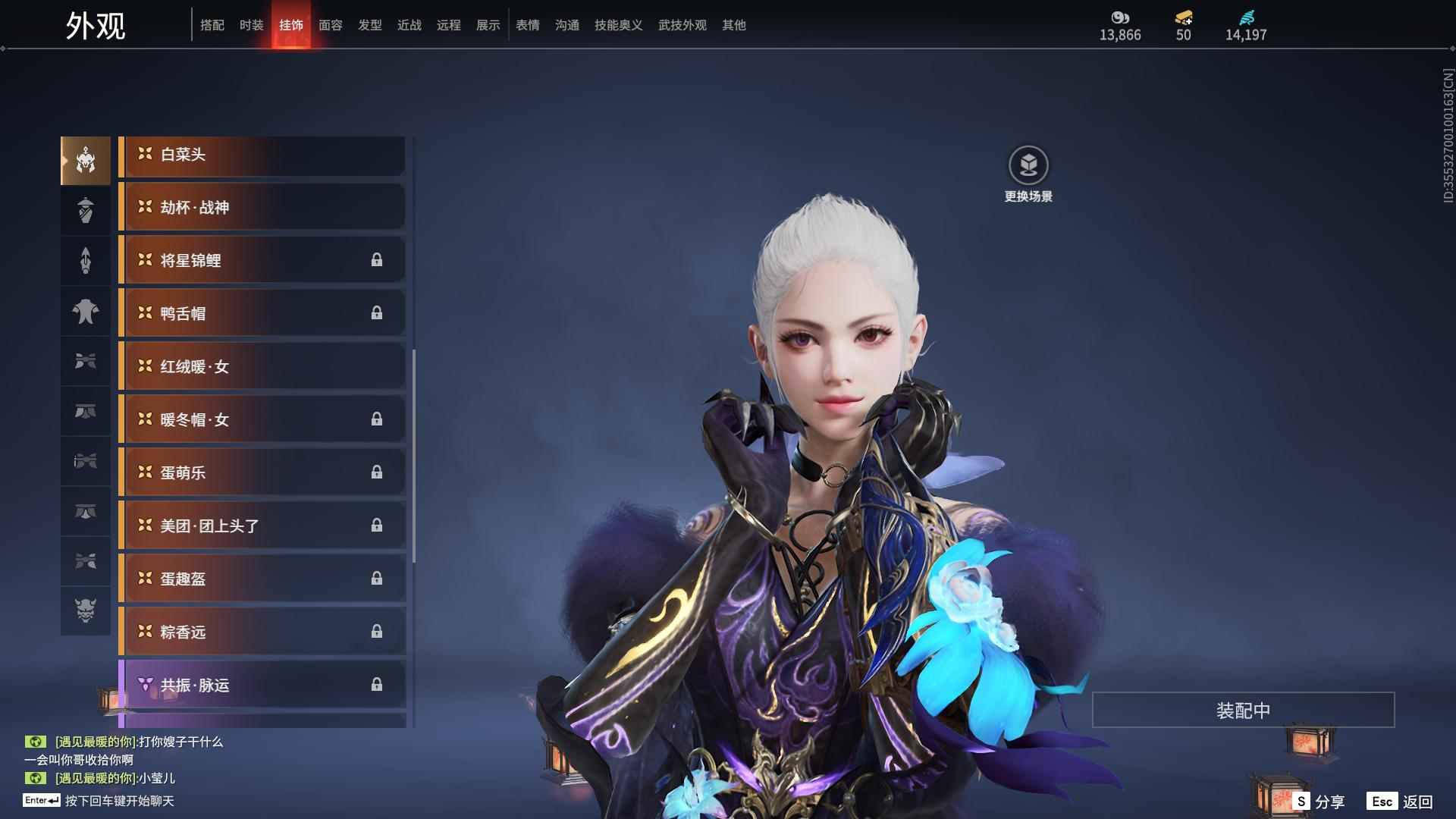This screenshot has height=819, width=1456.
Task: Click the 装配中 button
Action: click(x=1243, y=711)
